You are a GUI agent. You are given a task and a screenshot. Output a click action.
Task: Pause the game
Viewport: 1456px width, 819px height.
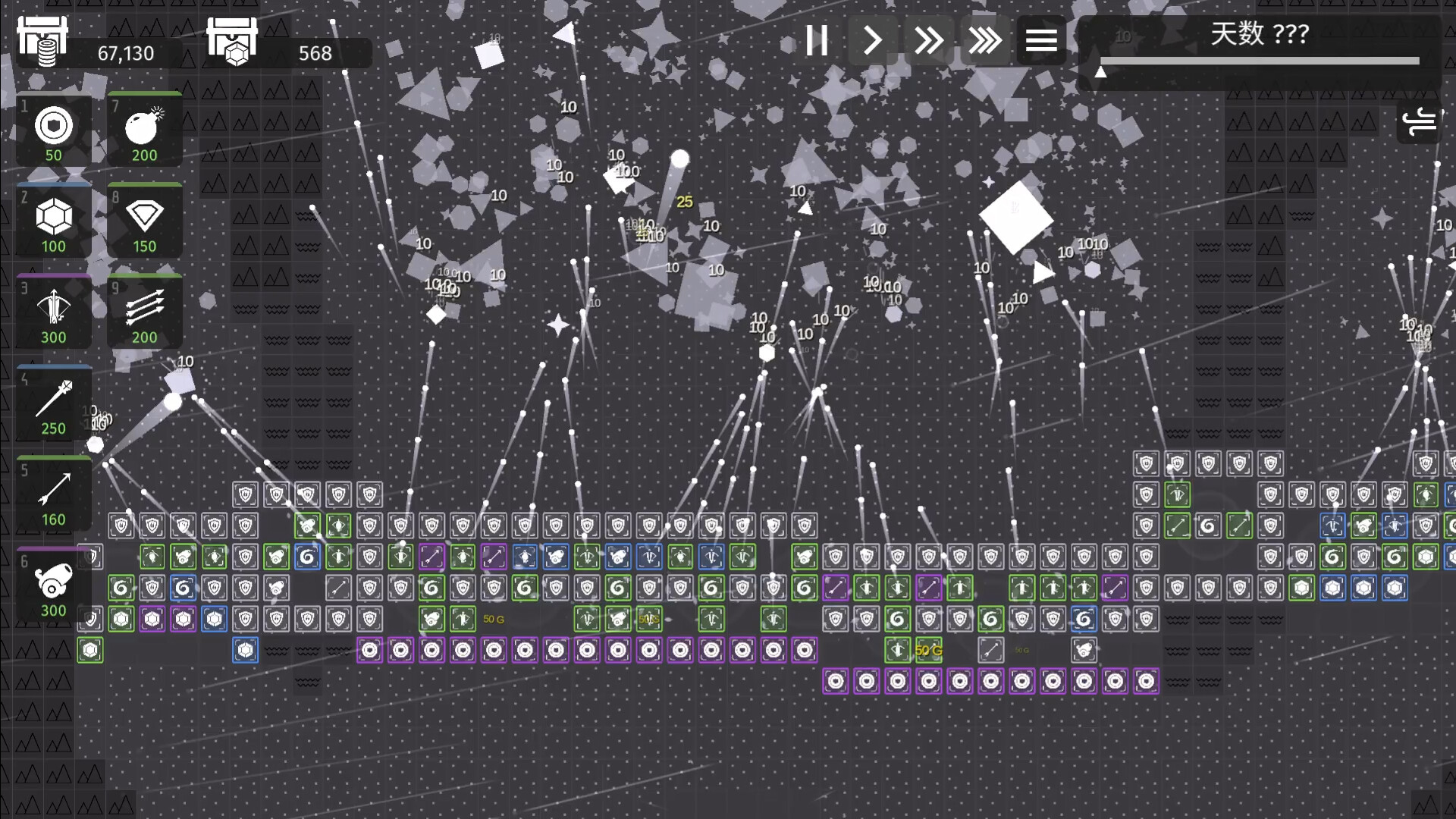point(817,41)
